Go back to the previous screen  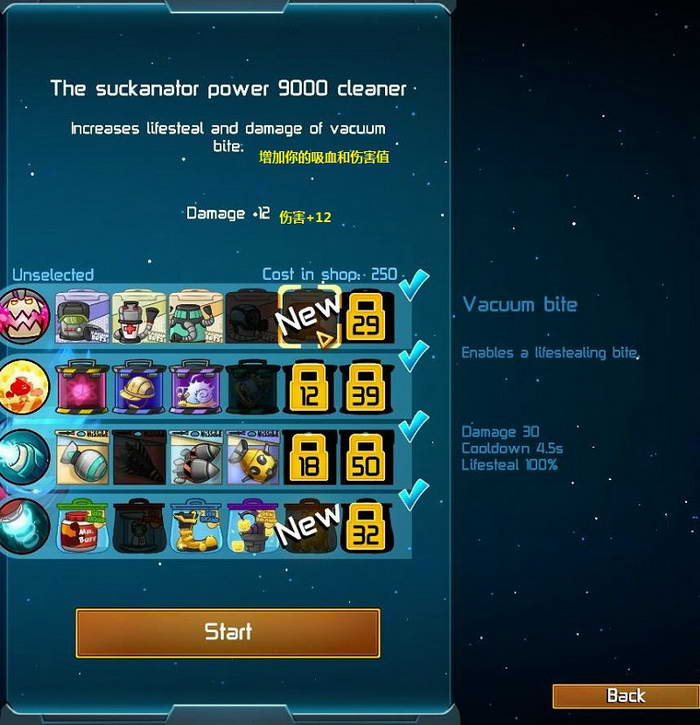(x=625, y=696)
